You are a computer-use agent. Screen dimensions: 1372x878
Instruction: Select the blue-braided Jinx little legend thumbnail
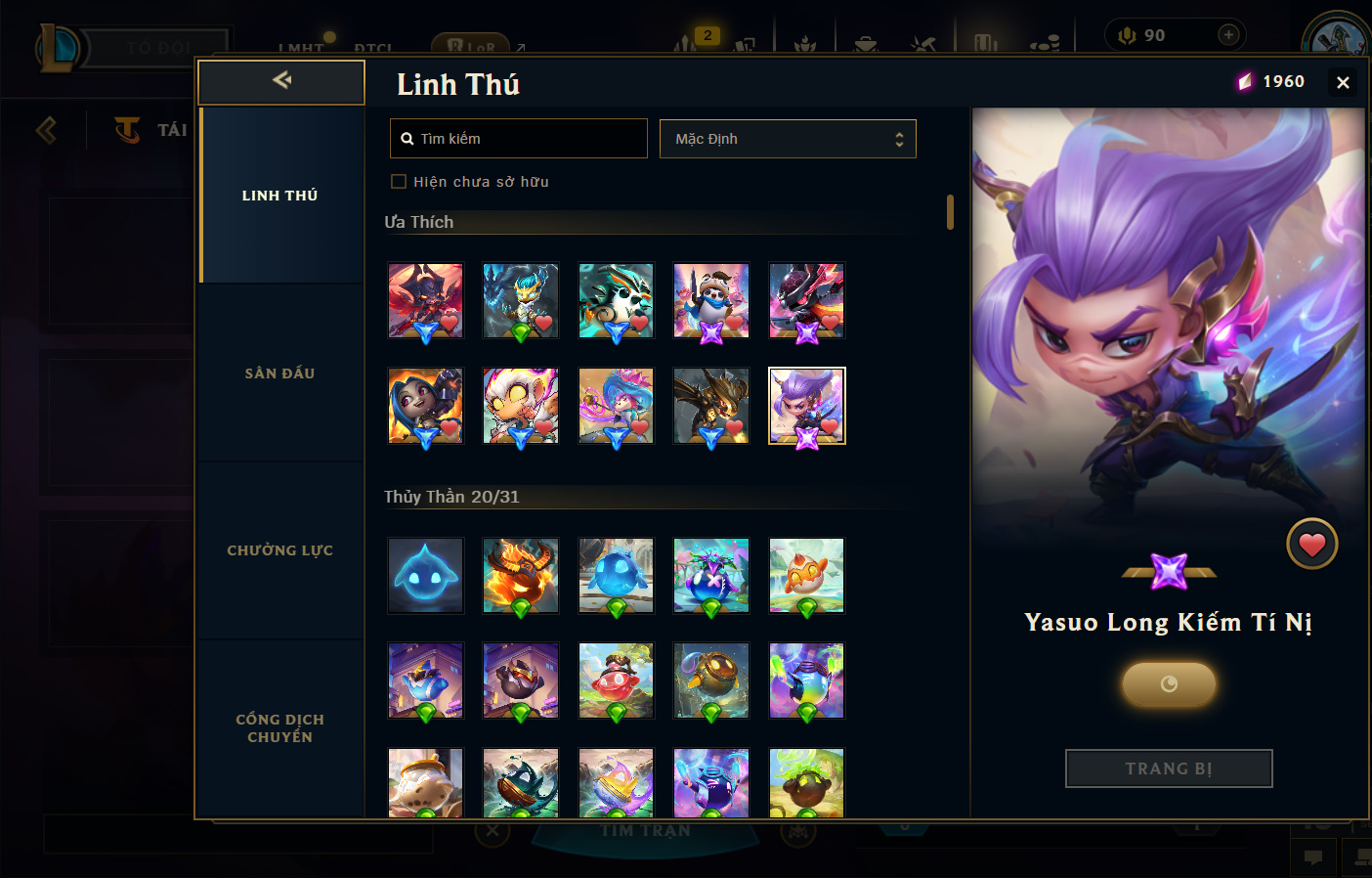[425, 406]
